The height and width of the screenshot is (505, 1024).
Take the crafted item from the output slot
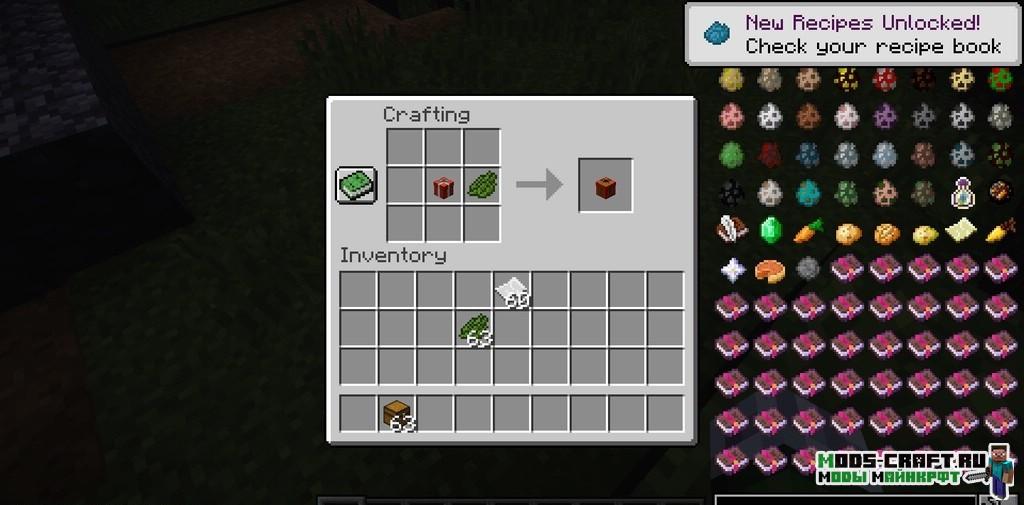[x=605, y=186]
